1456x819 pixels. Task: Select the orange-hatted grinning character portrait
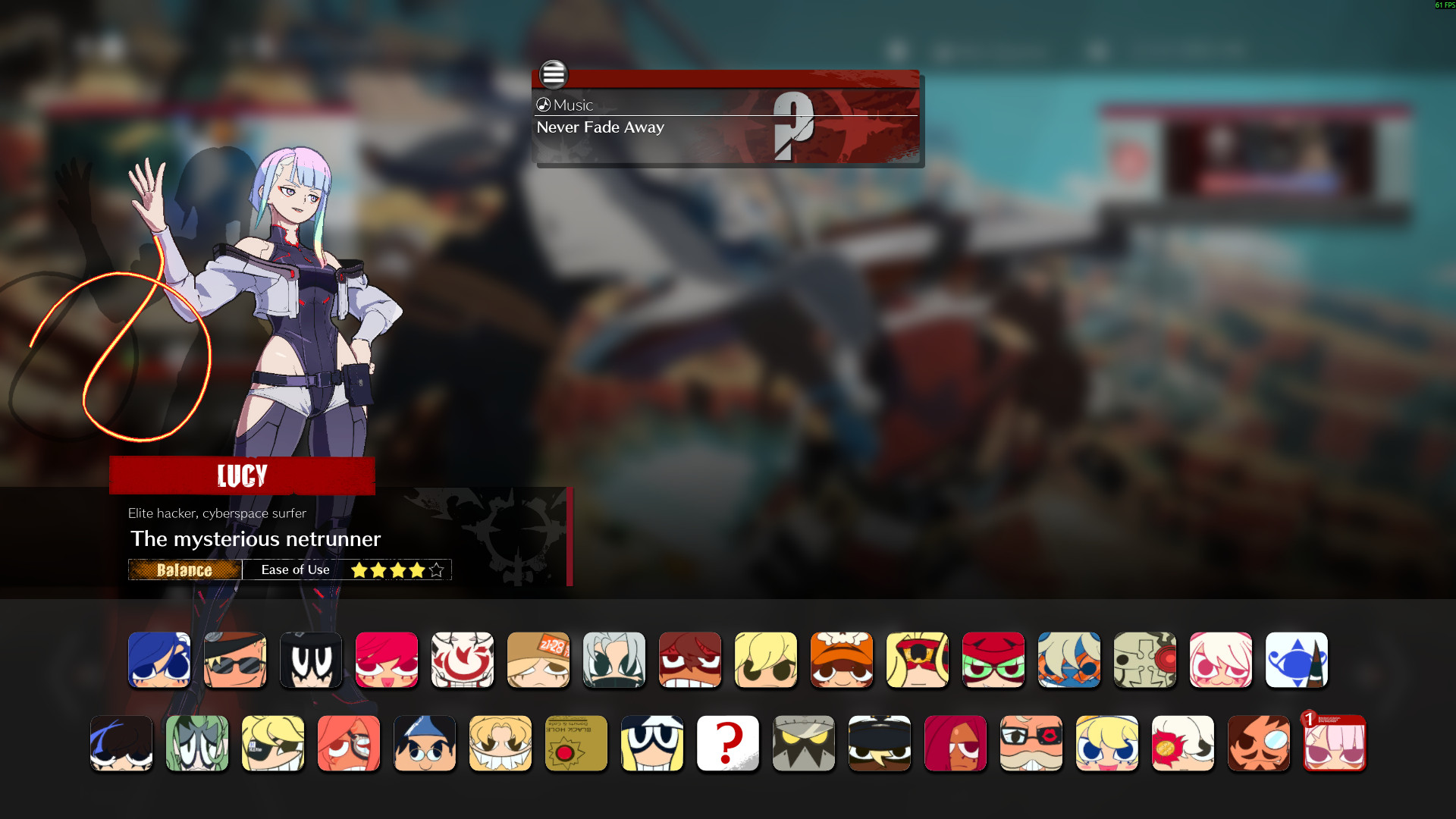click(842, 661)
